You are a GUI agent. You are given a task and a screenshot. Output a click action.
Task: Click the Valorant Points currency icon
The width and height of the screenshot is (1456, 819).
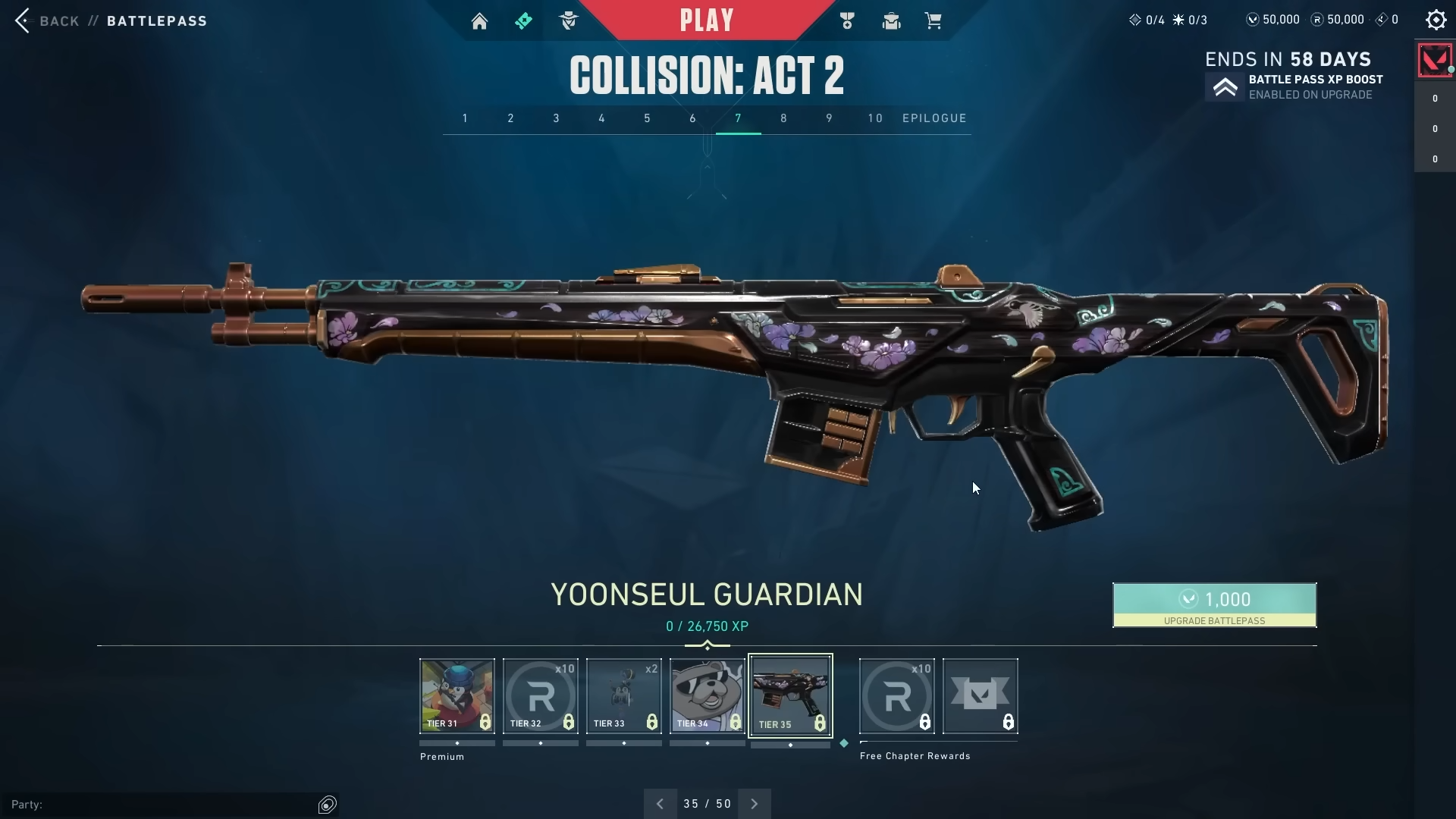[1253, 20]
